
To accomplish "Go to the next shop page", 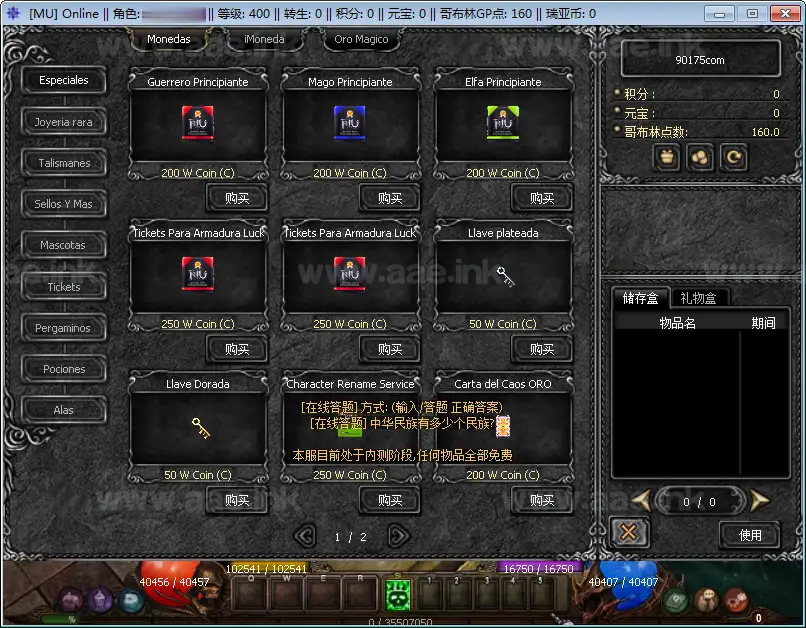I will (398, 536).
